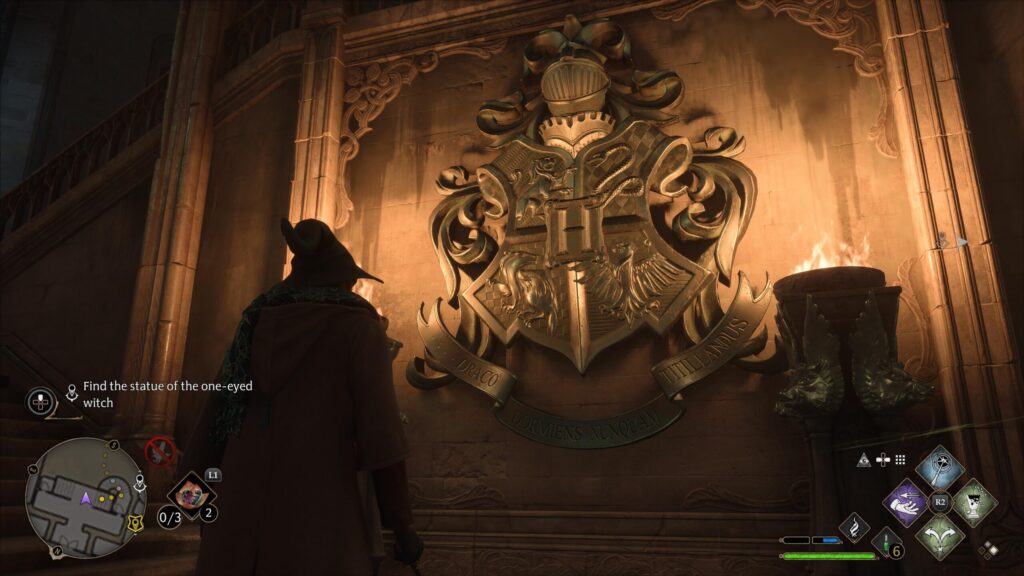
Task: Select the yellow shield marker on minimap
Action: coord(136,522)
